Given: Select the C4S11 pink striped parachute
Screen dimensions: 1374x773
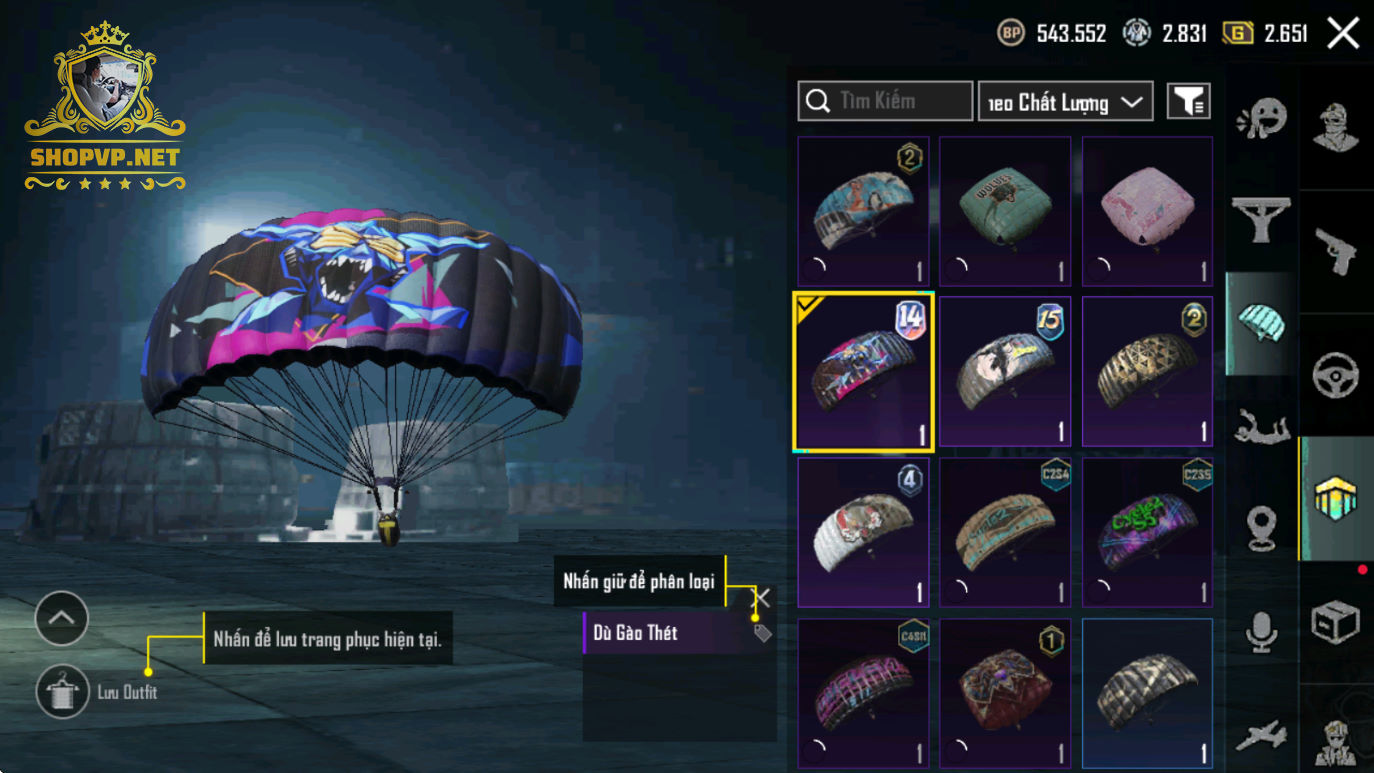Looking at the screenshot, I should (862, 692).
